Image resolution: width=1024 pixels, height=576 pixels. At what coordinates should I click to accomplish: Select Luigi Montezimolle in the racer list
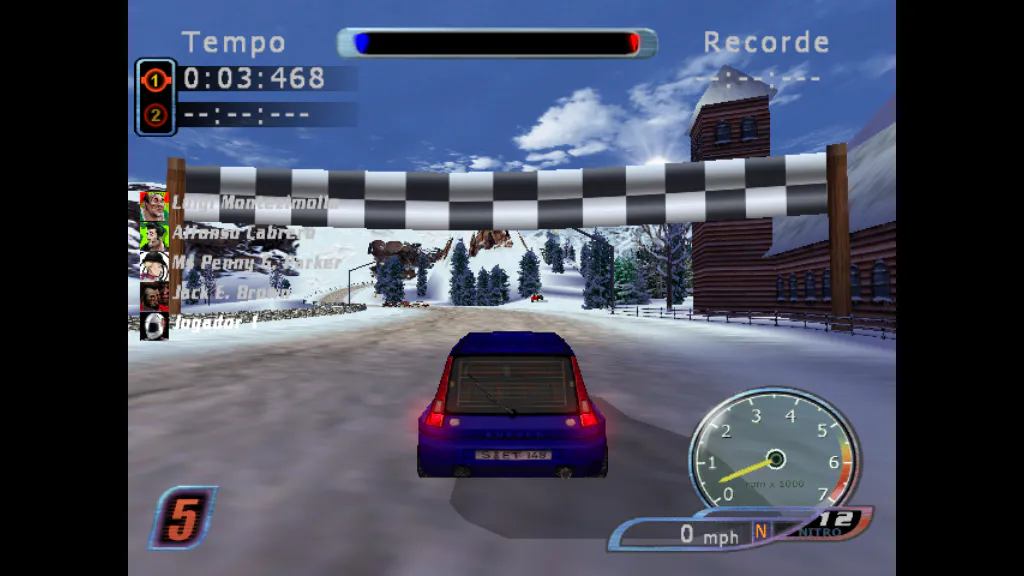tap(240, 203)
